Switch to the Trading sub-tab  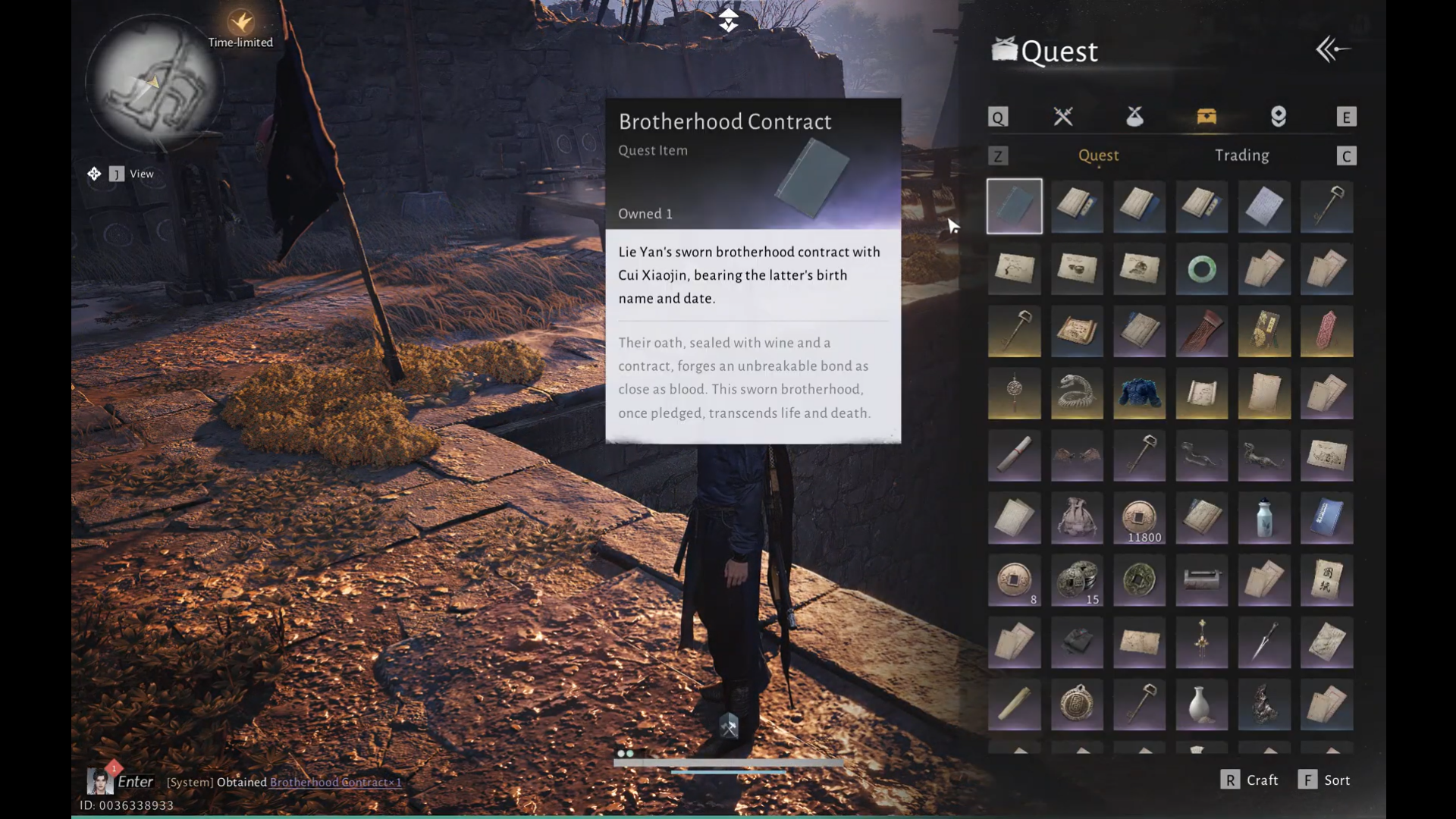pyautogui.click(x=1241, y=155)
